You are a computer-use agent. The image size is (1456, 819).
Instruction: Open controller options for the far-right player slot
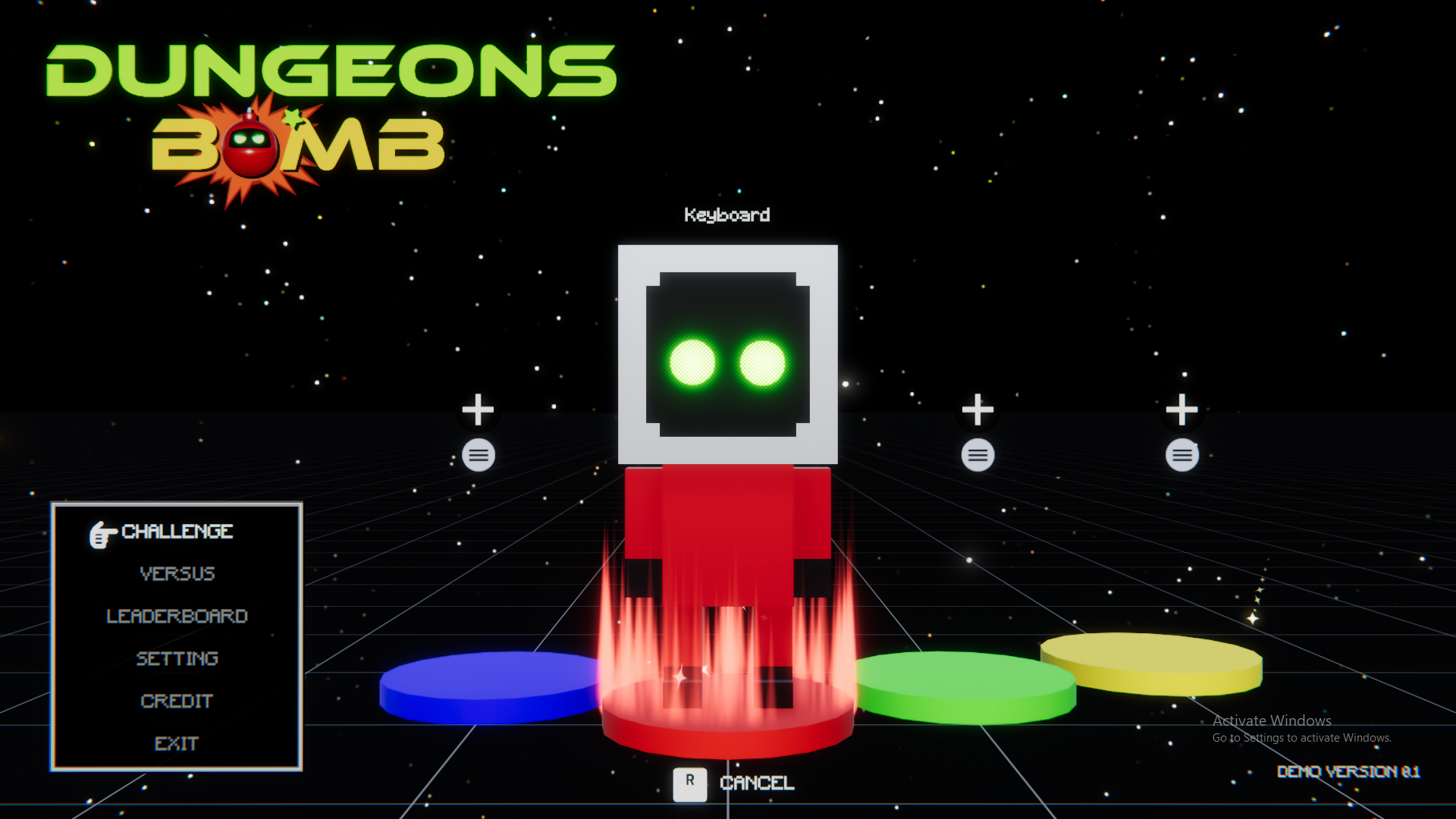pos(1181,455)
